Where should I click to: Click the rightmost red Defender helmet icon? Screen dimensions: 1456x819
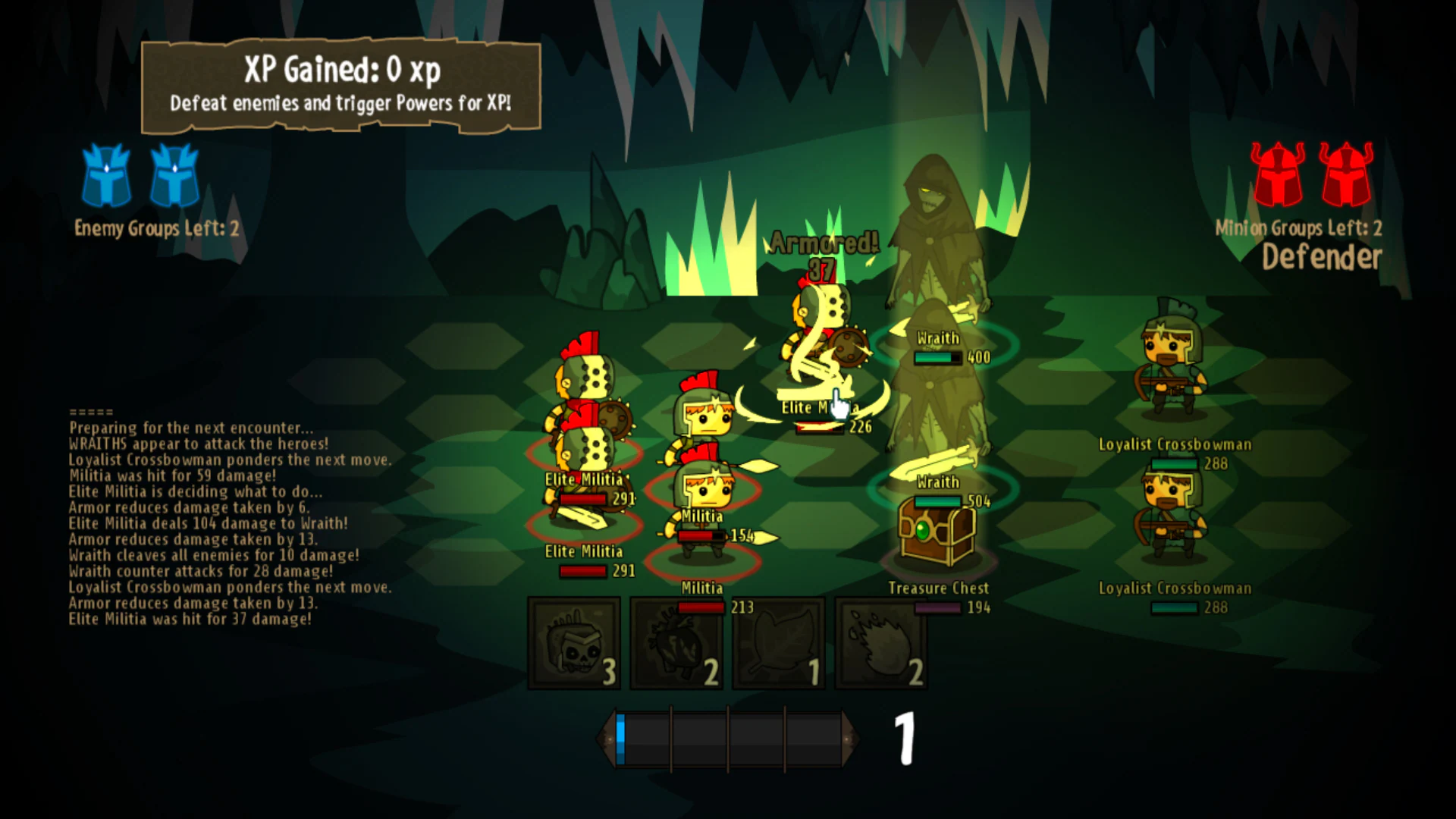pyautogui.click(x=1347, y=176)
